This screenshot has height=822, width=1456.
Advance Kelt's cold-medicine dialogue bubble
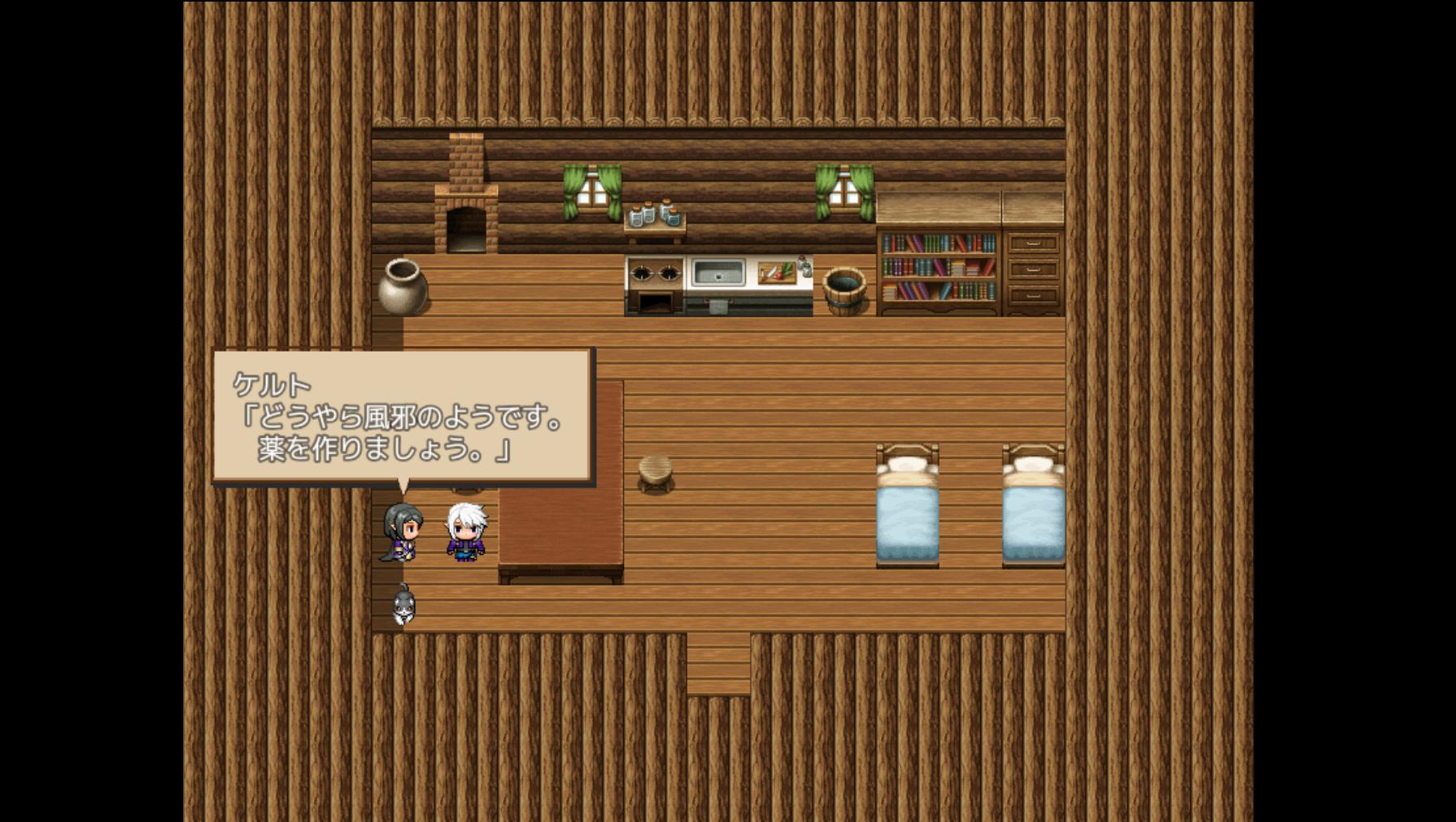click(x=403, y=416)
